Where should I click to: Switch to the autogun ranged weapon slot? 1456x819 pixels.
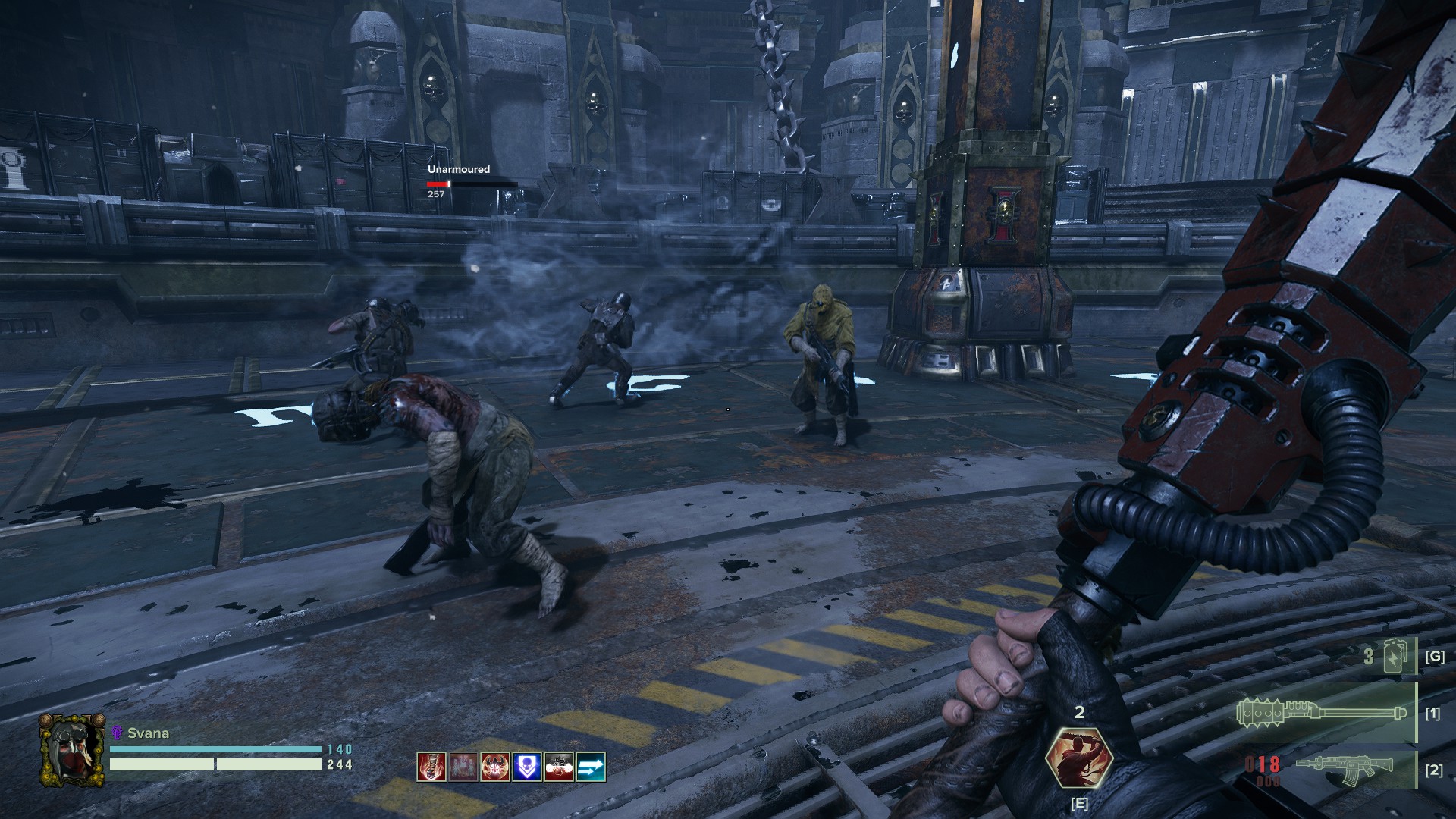[x=1342, y=770]
